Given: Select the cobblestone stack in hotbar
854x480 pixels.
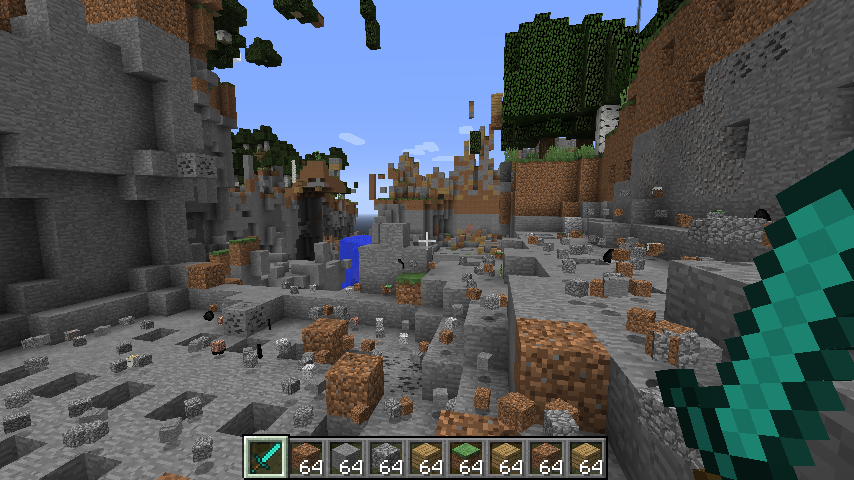Looking at the screenshot, I should (387, 457).
